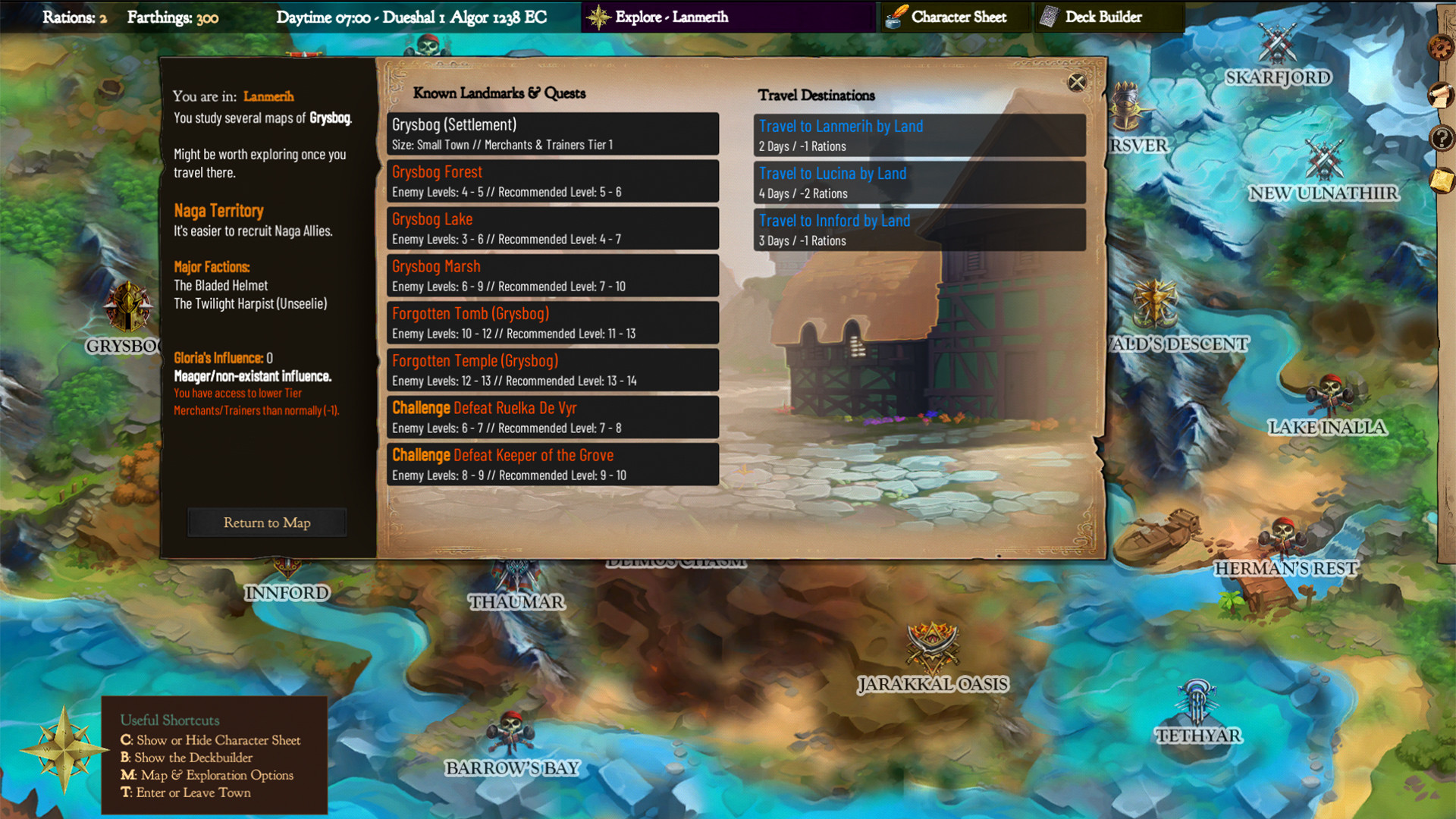Choose Travel to Innford by Land
This screenshot has width=1456, height=819.
click(x=918, y=230)
